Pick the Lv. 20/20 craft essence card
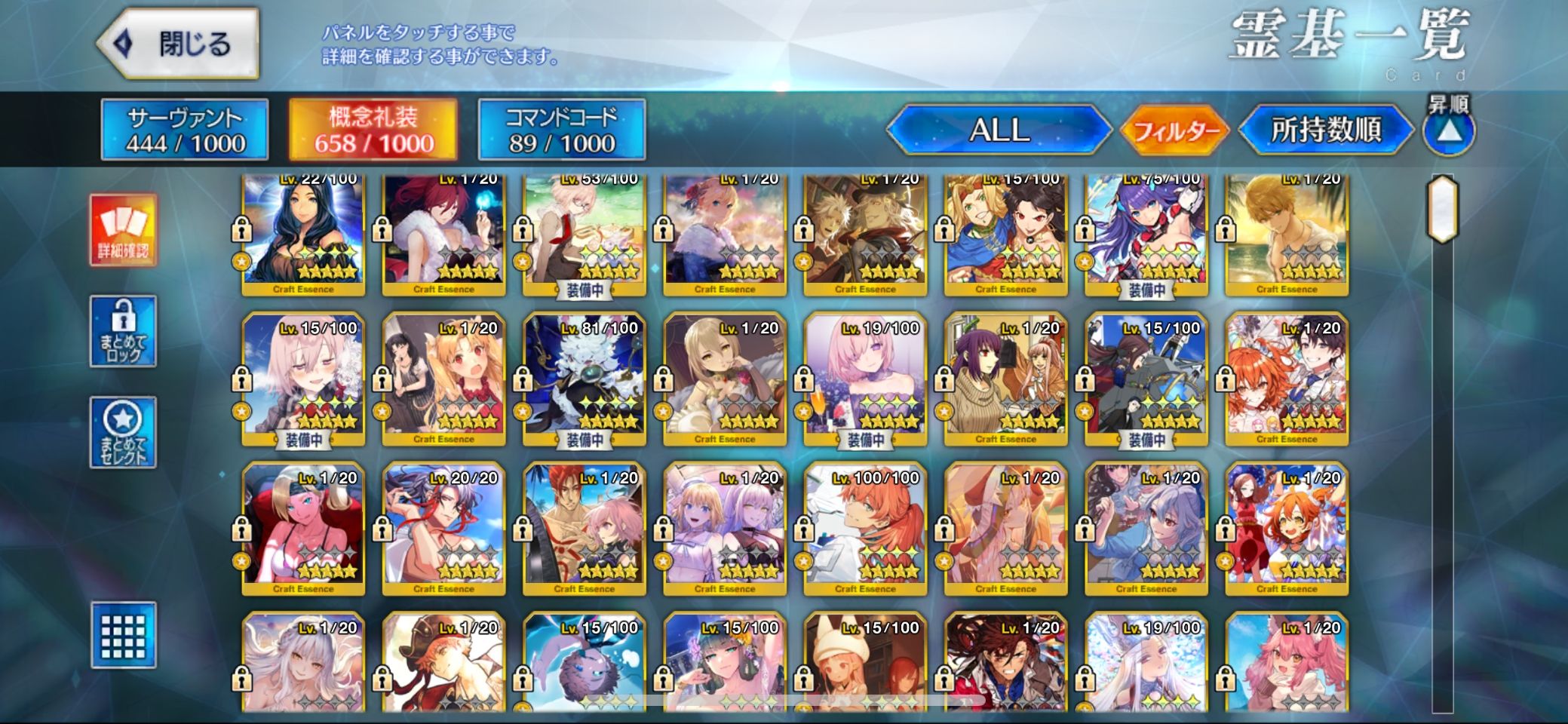The width and height of the screenshot is (1568, 724). click(443, 529)
